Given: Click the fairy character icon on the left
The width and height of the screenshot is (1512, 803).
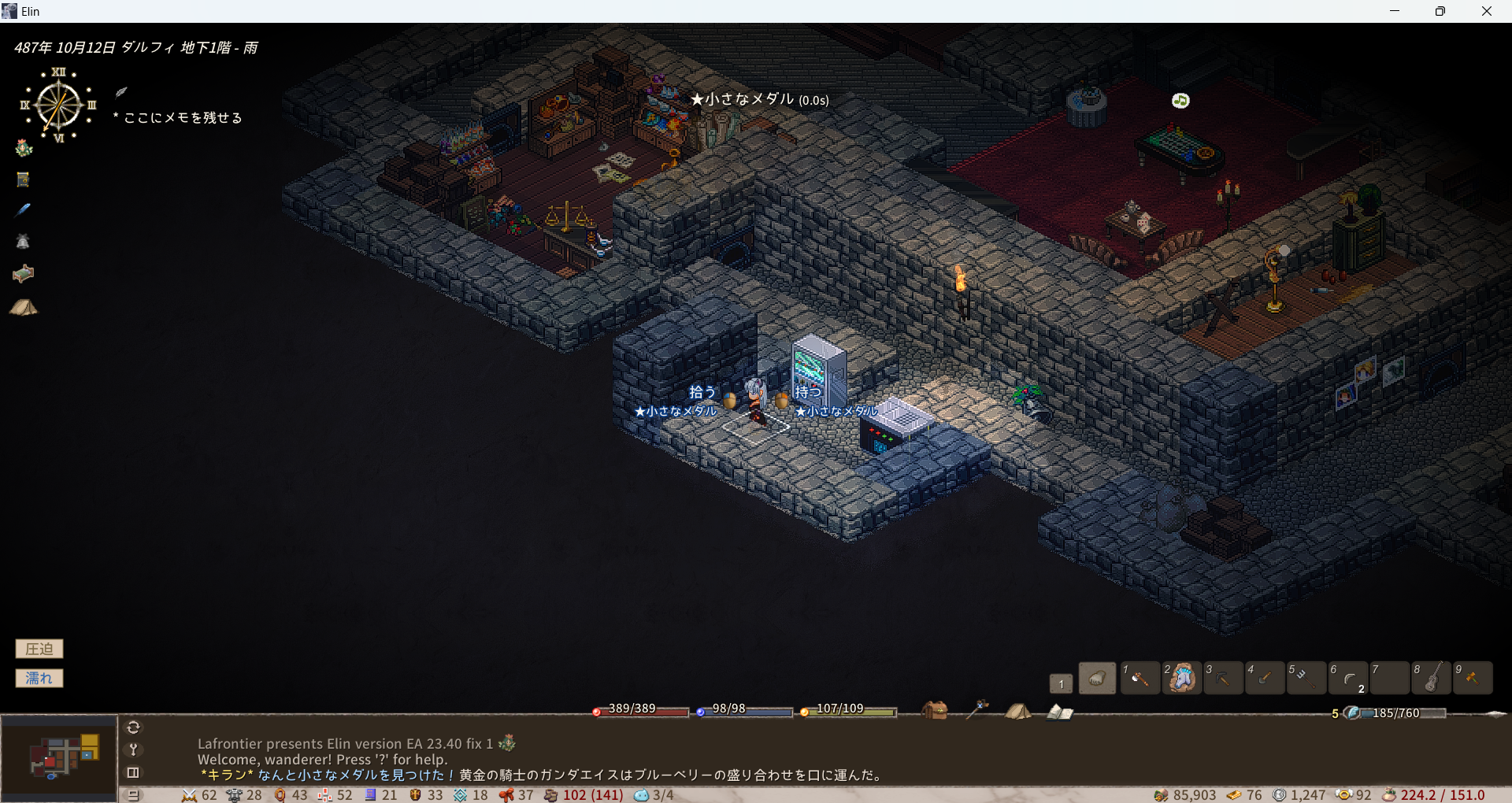Looking at the screenshot, I should click(24, 147).
